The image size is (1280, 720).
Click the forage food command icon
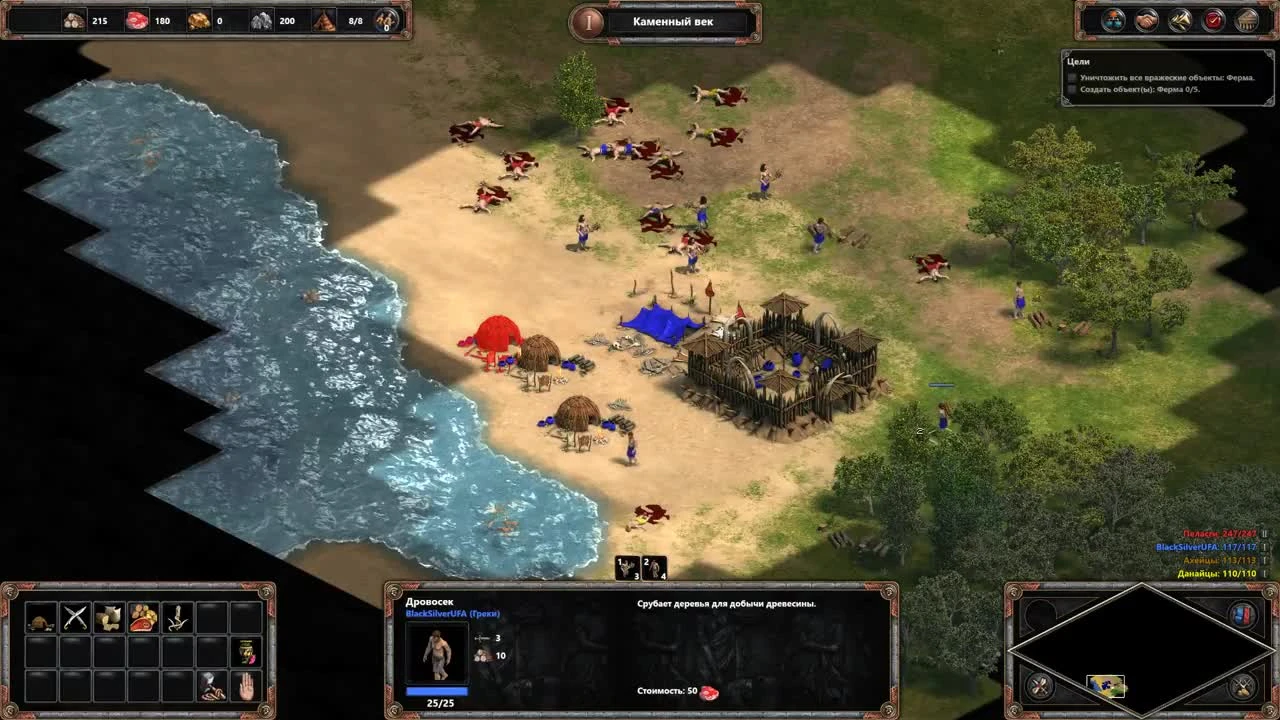145,617
